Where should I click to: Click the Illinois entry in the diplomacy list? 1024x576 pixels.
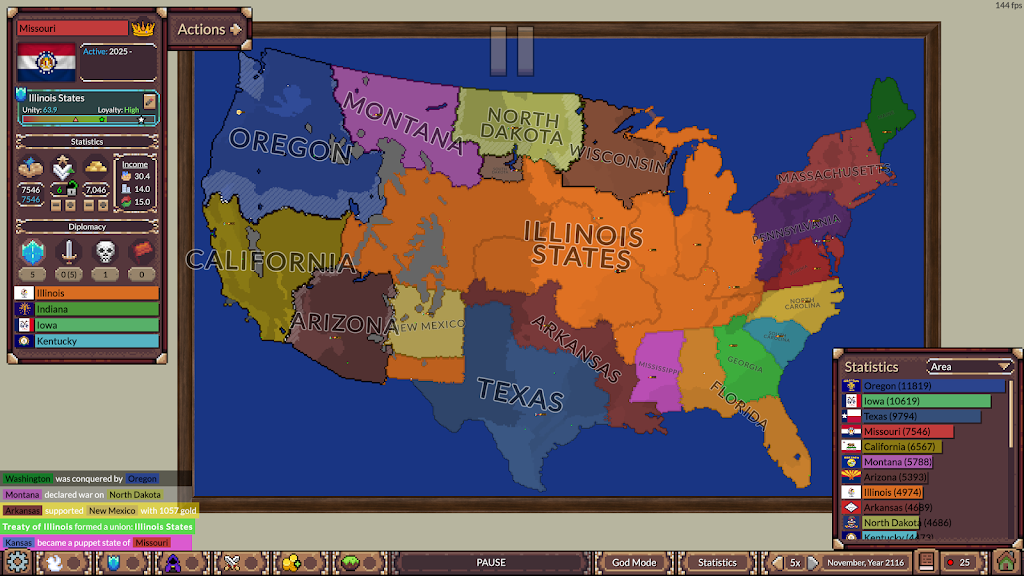(86, 293)
